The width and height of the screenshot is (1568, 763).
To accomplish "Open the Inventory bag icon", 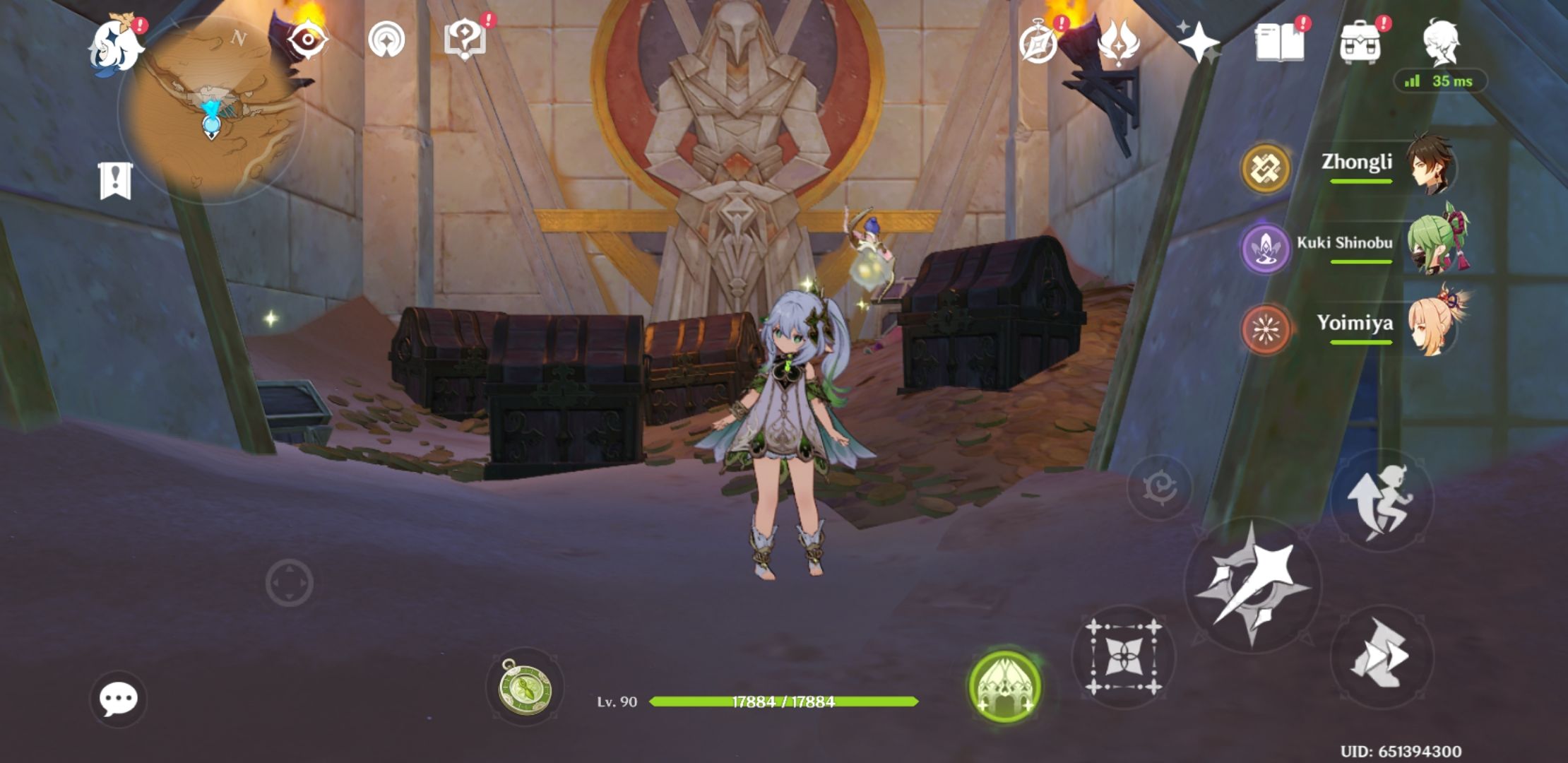I will [1363, 44].
